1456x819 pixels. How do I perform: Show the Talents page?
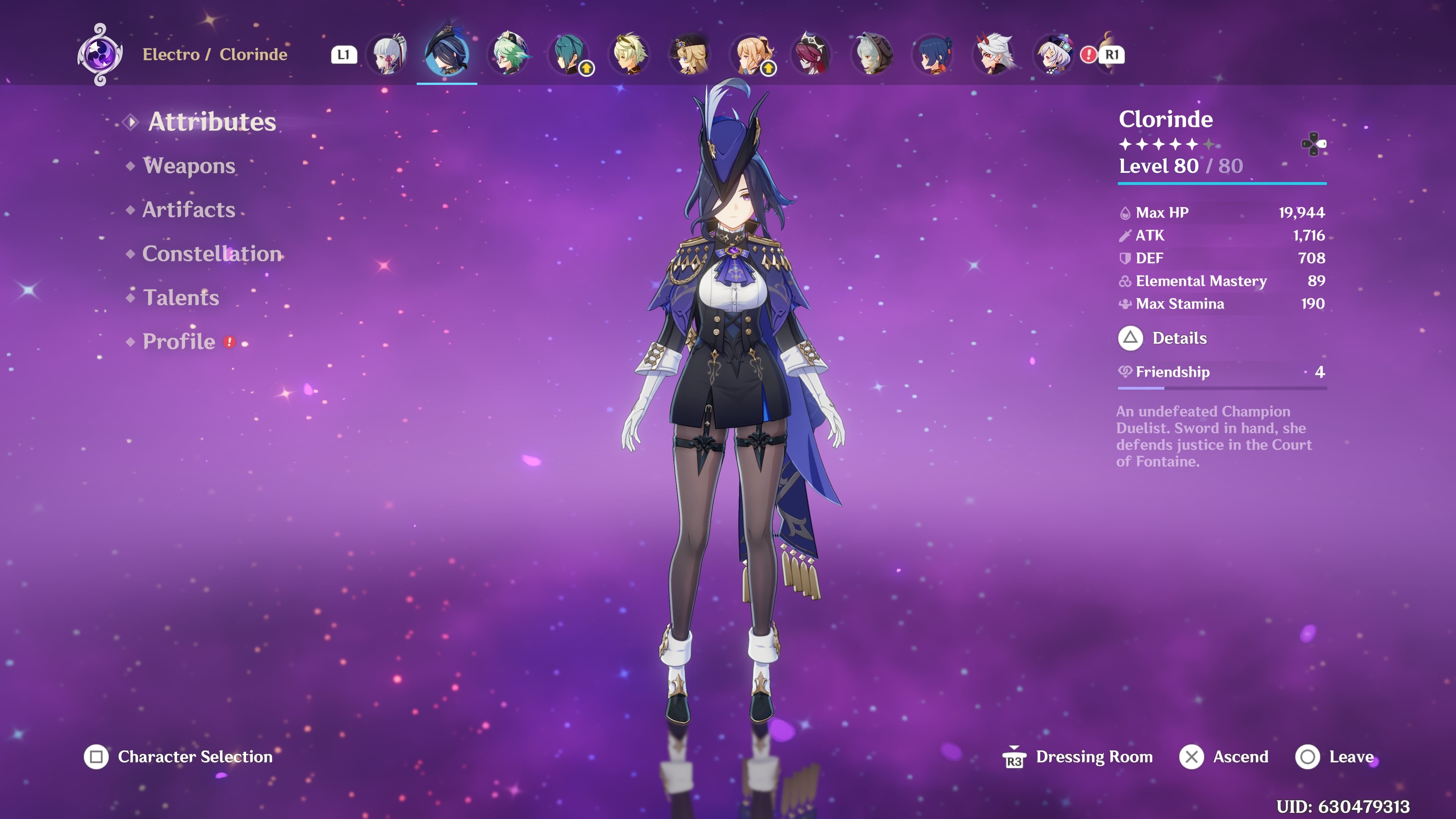point(180,298)
